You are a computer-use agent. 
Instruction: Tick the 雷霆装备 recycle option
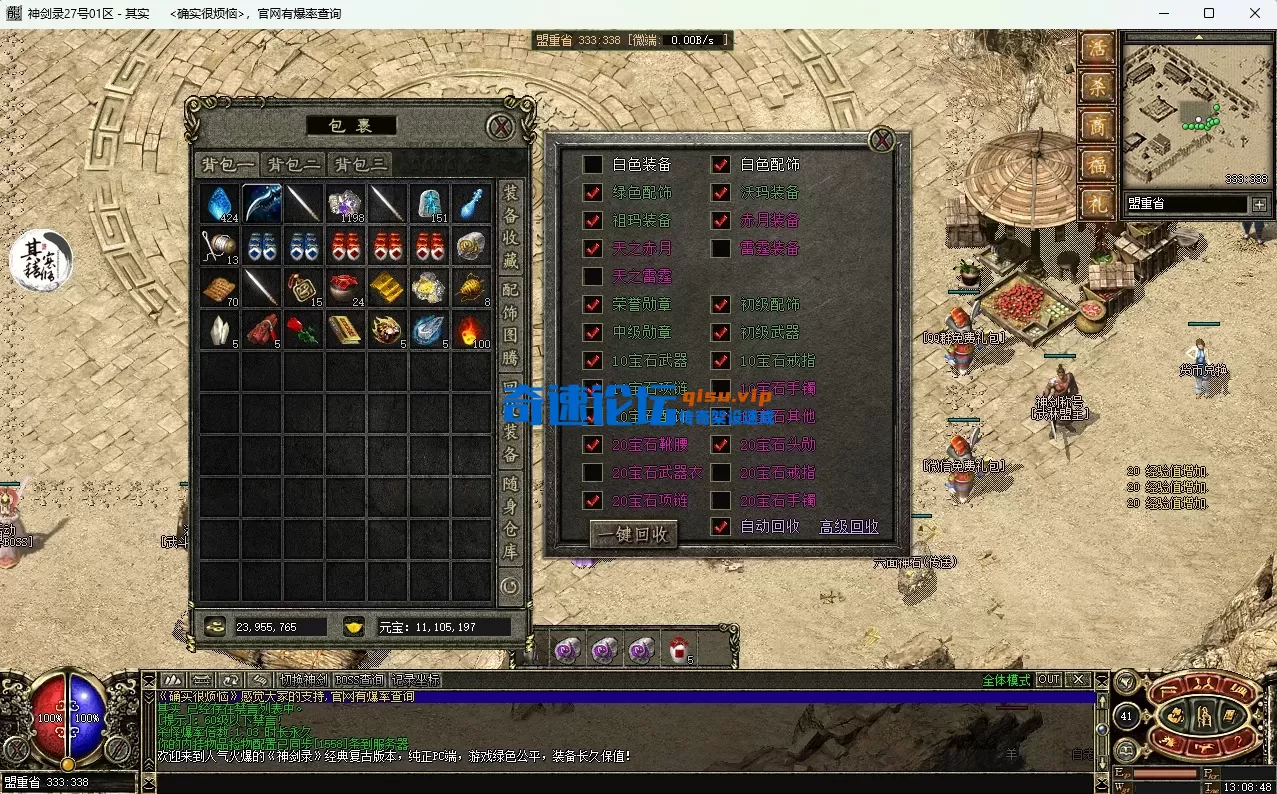(x=721, y=248)
